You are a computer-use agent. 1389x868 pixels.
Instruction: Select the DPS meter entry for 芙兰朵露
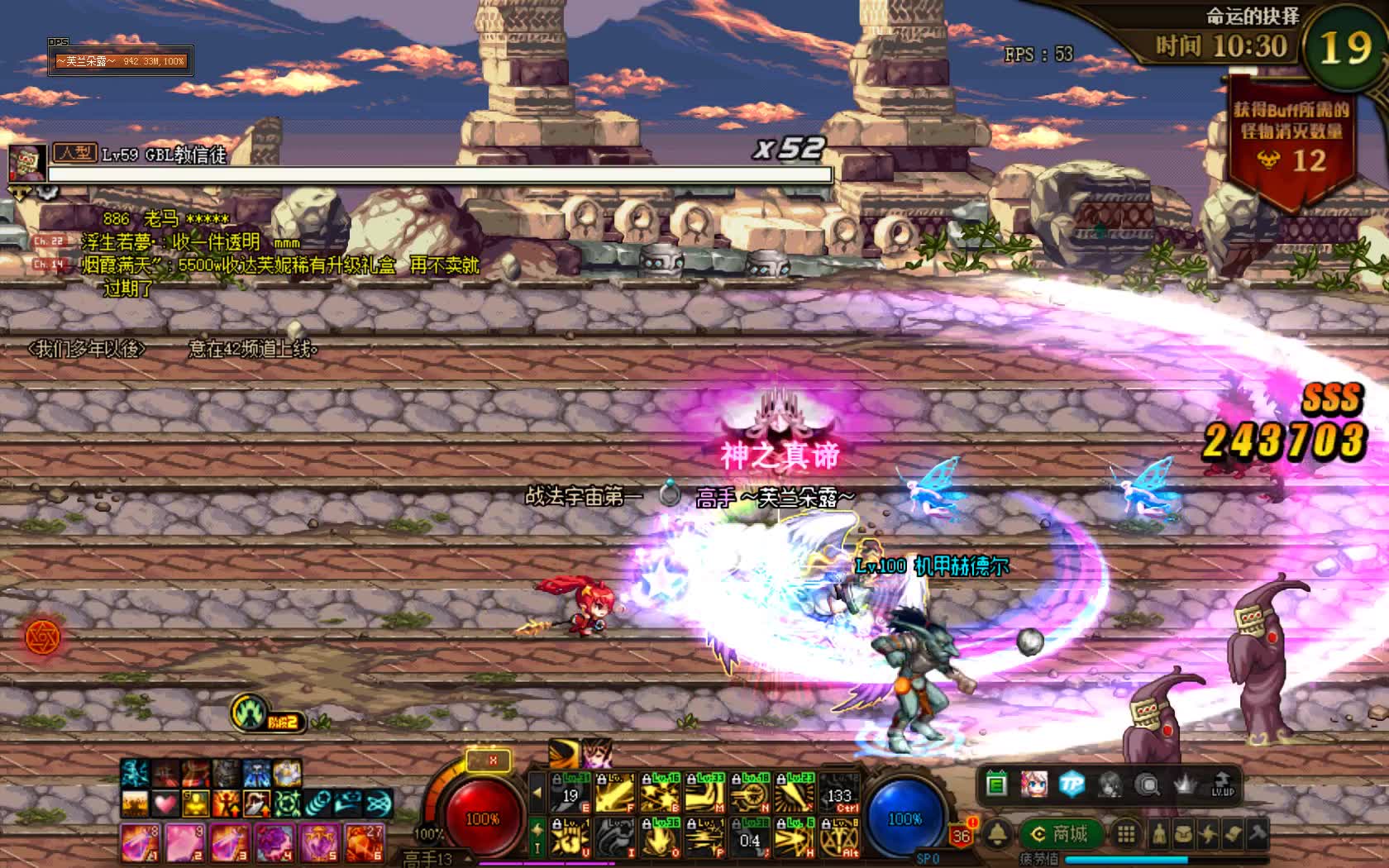(121, 61)
